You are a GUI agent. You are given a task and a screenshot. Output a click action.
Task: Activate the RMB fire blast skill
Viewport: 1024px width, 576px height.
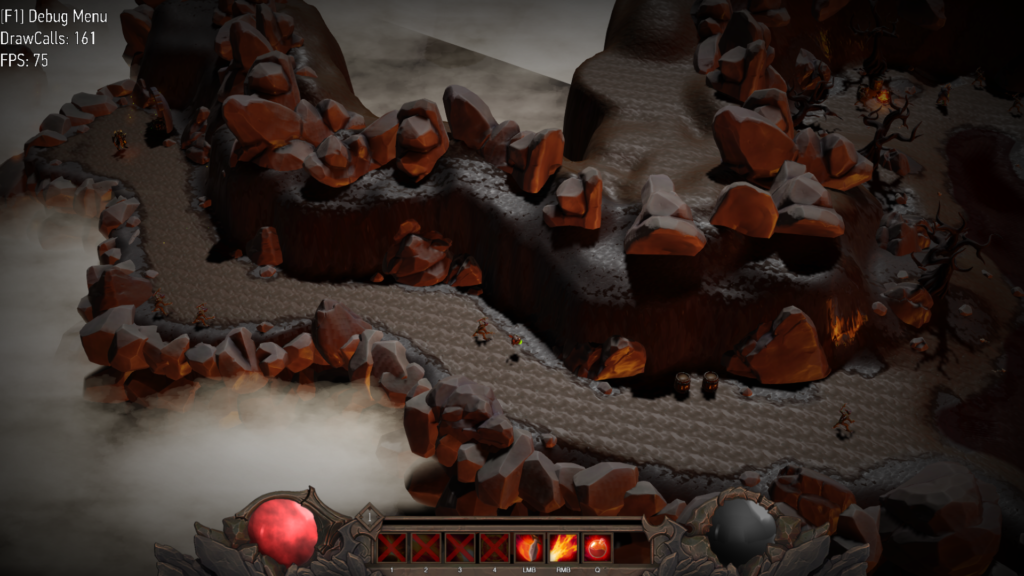(x=562, y=548)
